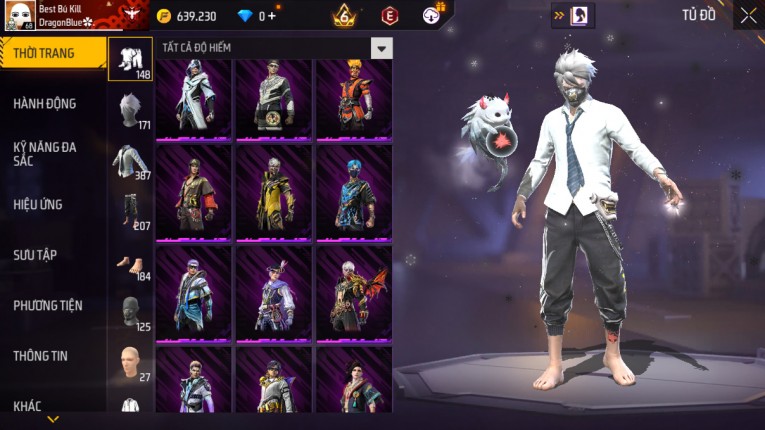Show the THÔNG TIN tab
The height and width of the screenshot is (430, 765).
40,355
